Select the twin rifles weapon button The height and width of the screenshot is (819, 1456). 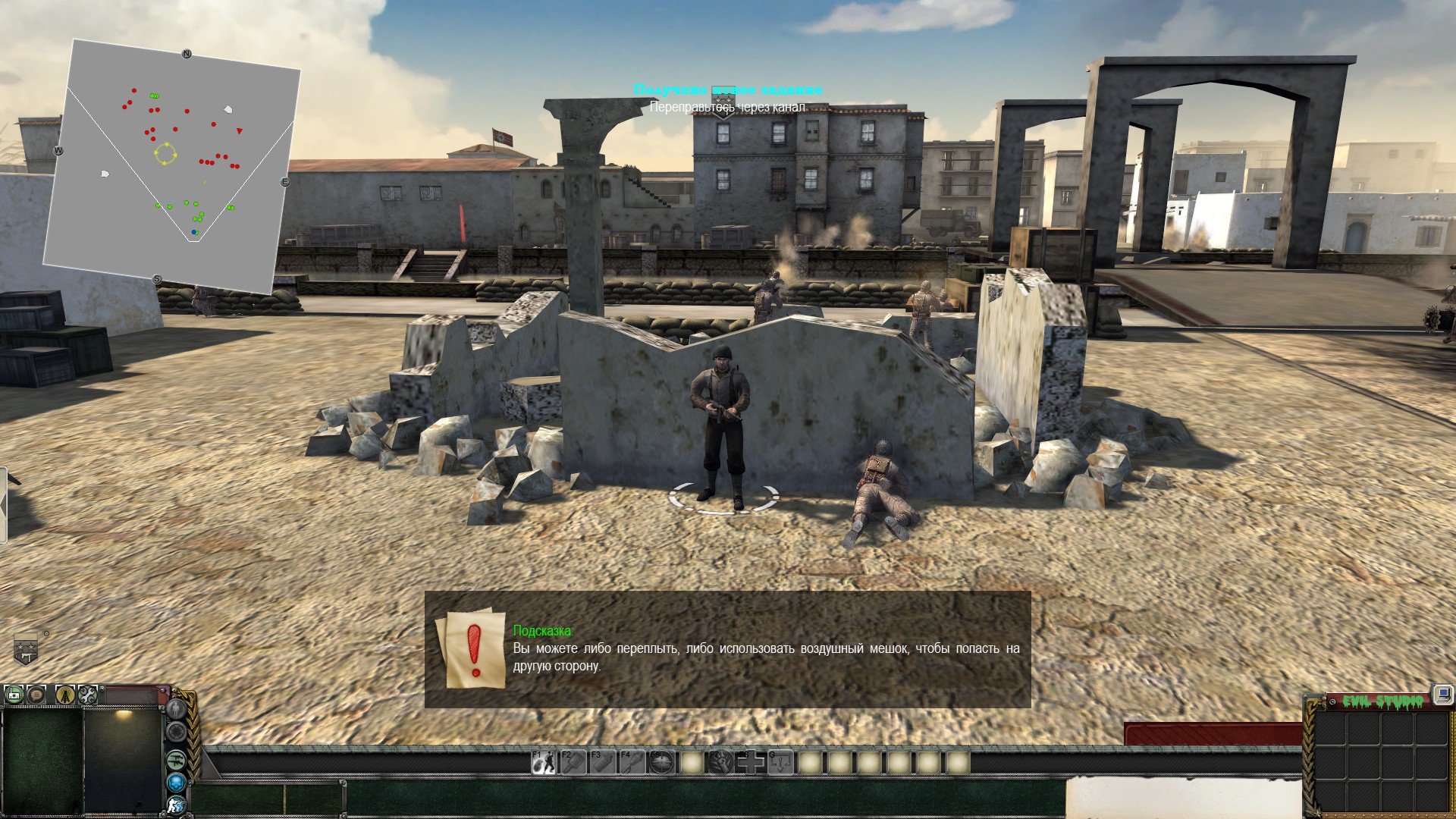176,758
